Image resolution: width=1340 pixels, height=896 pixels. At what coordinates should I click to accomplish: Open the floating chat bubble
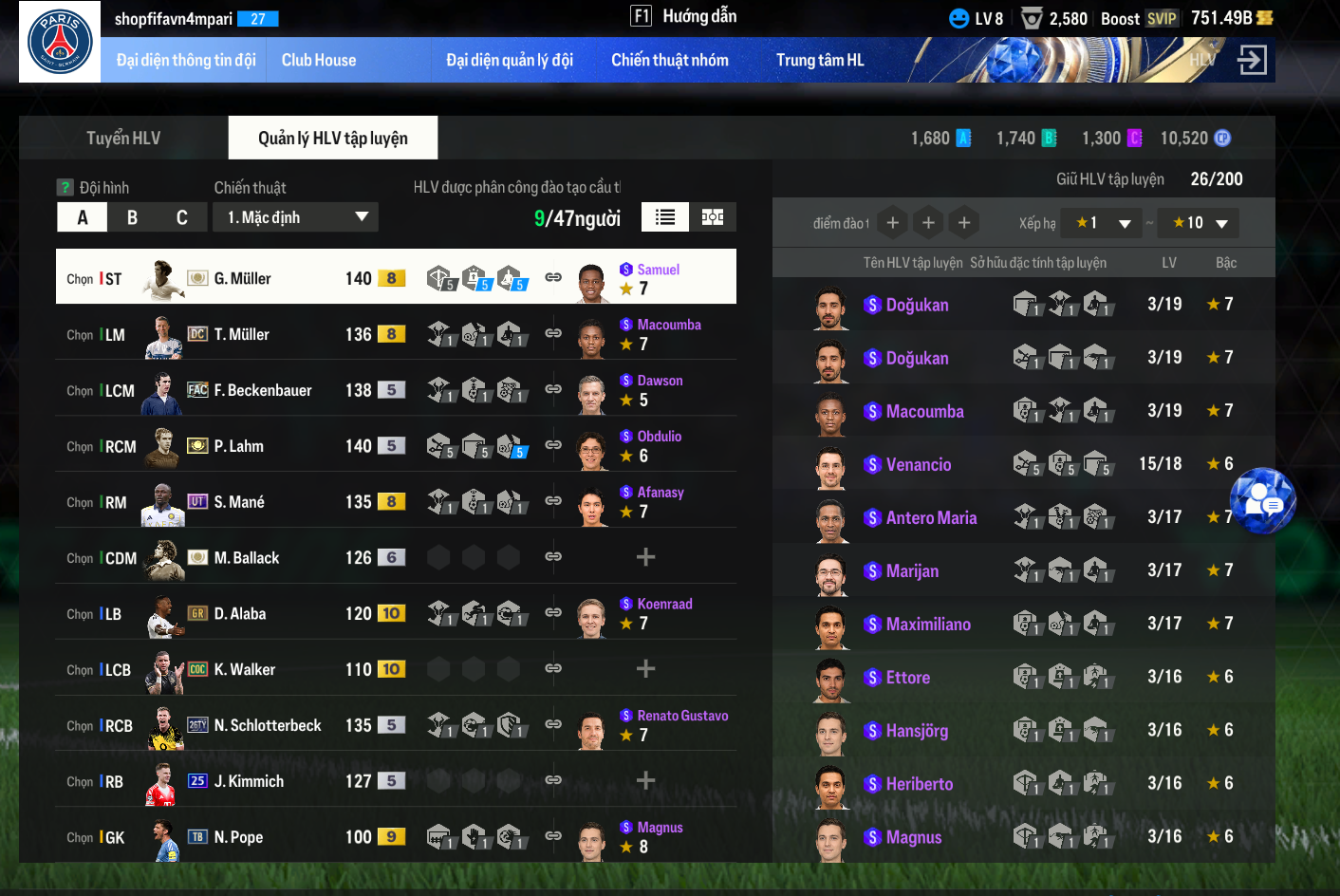point(1263,500)
